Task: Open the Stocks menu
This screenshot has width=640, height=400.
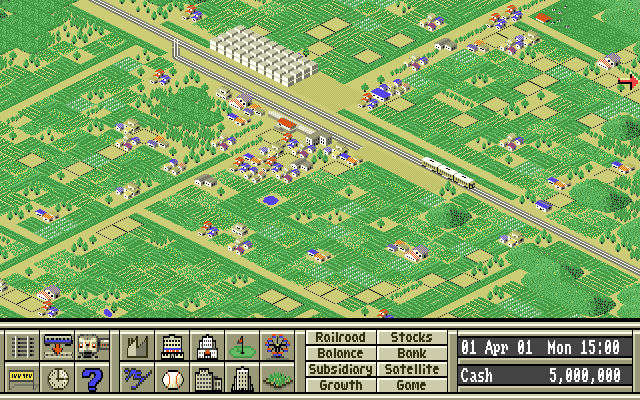Action: (411, 338)
